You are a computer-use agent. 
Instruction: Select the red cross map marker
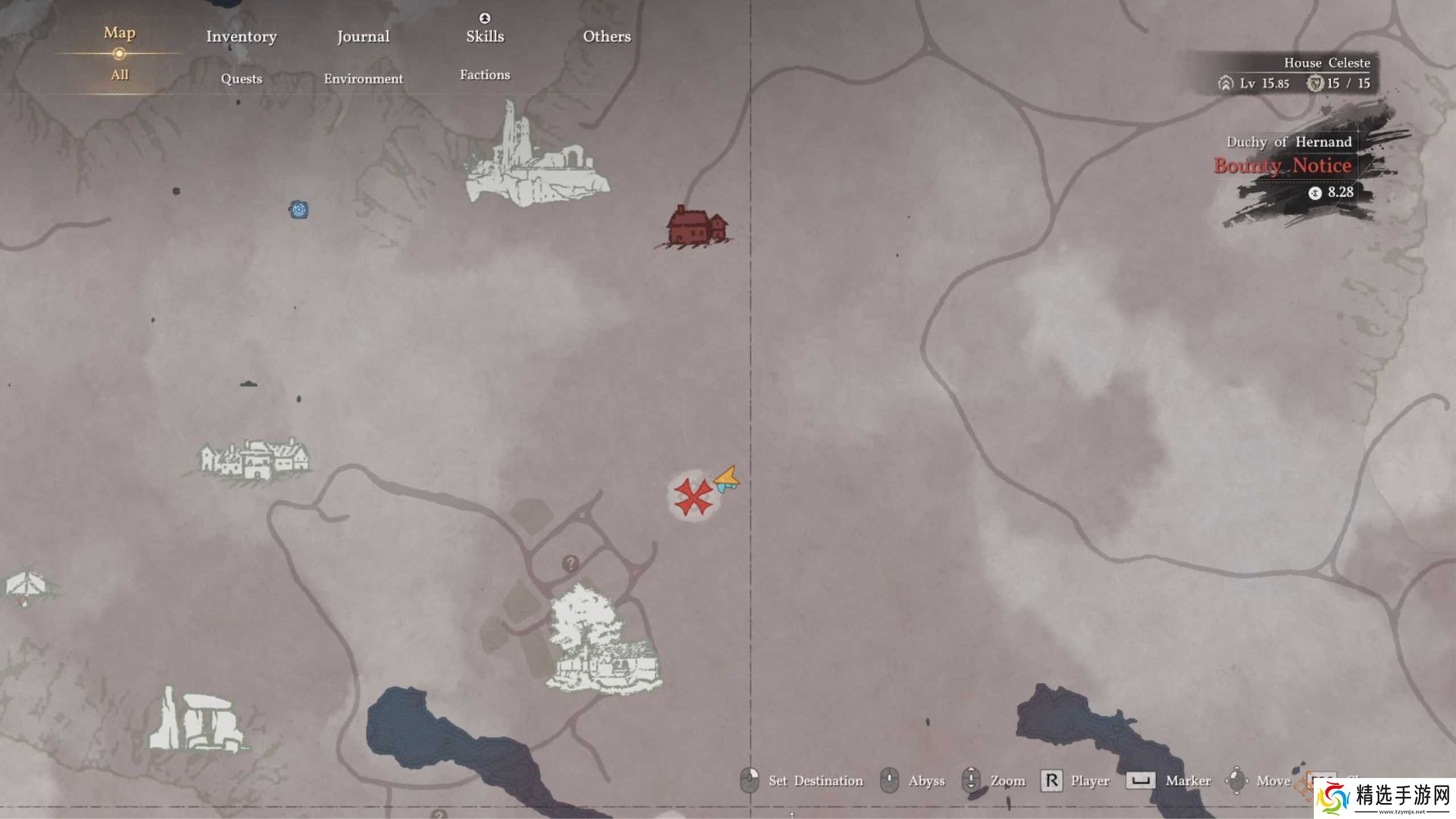(x=693, y=496)
